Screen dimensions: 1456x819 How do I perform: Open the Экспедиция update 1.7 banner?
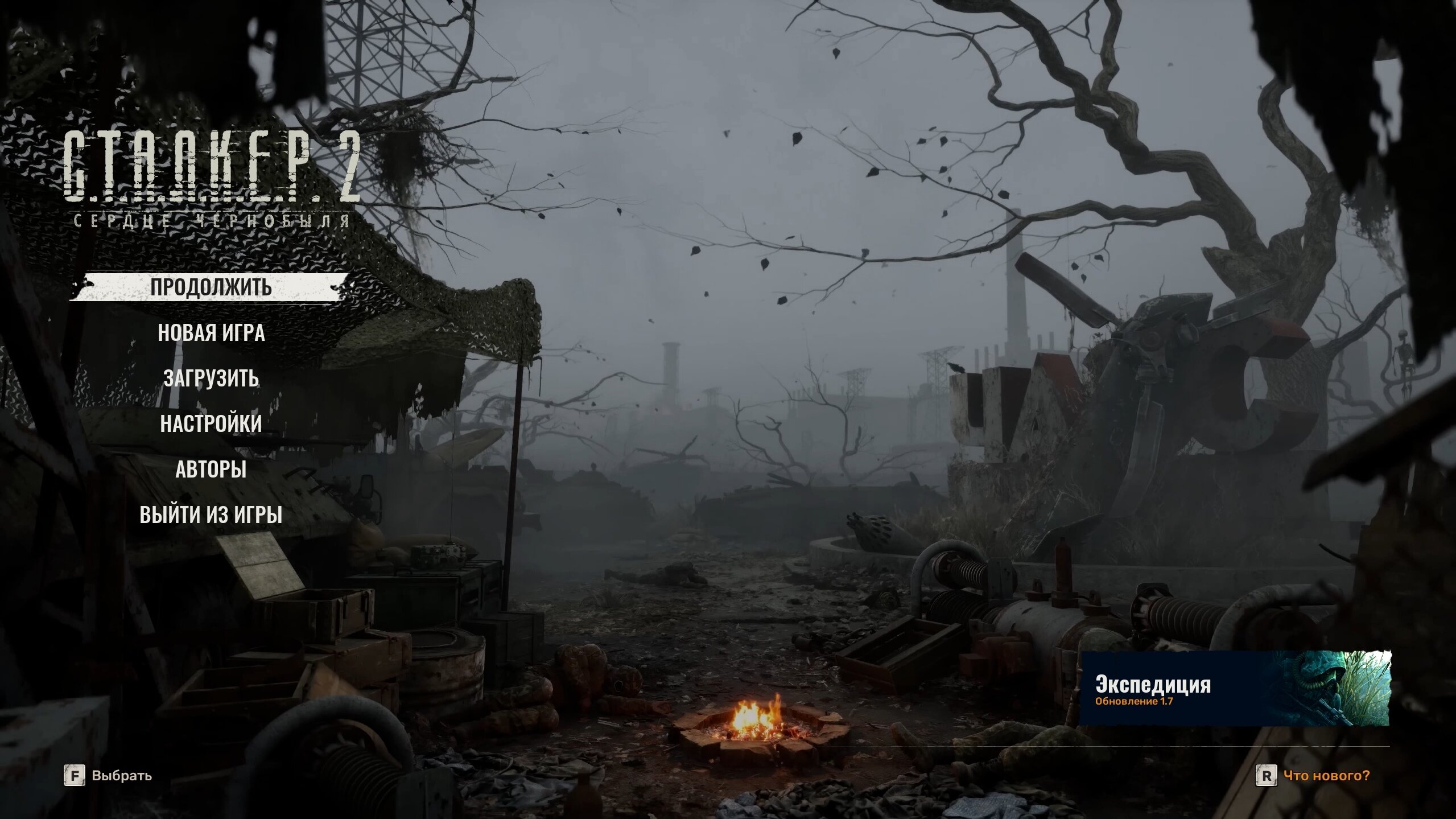[x=1235, y=689]
